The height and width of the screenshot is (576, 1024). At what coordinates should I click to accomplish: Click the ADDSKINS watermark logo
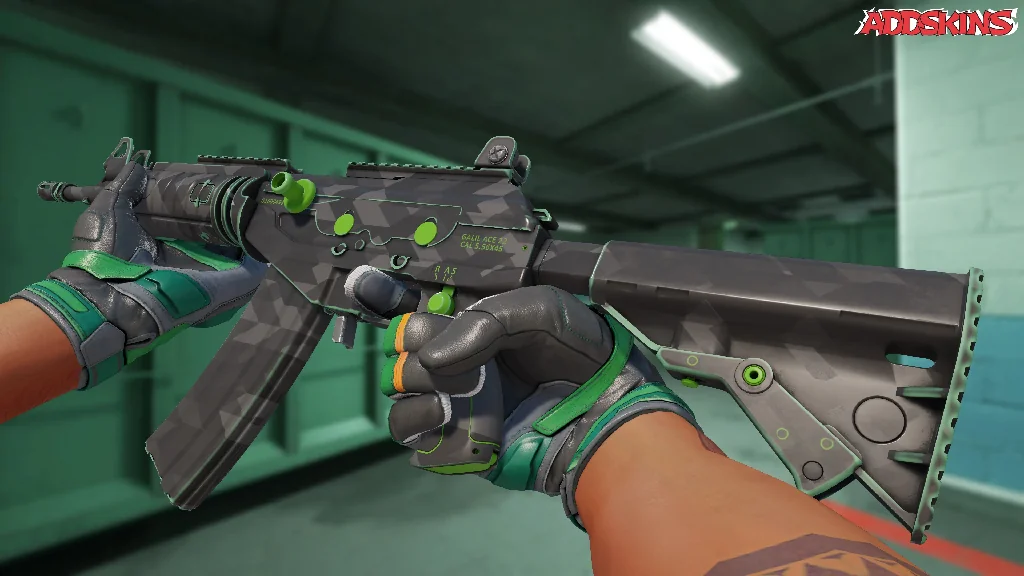939,22
